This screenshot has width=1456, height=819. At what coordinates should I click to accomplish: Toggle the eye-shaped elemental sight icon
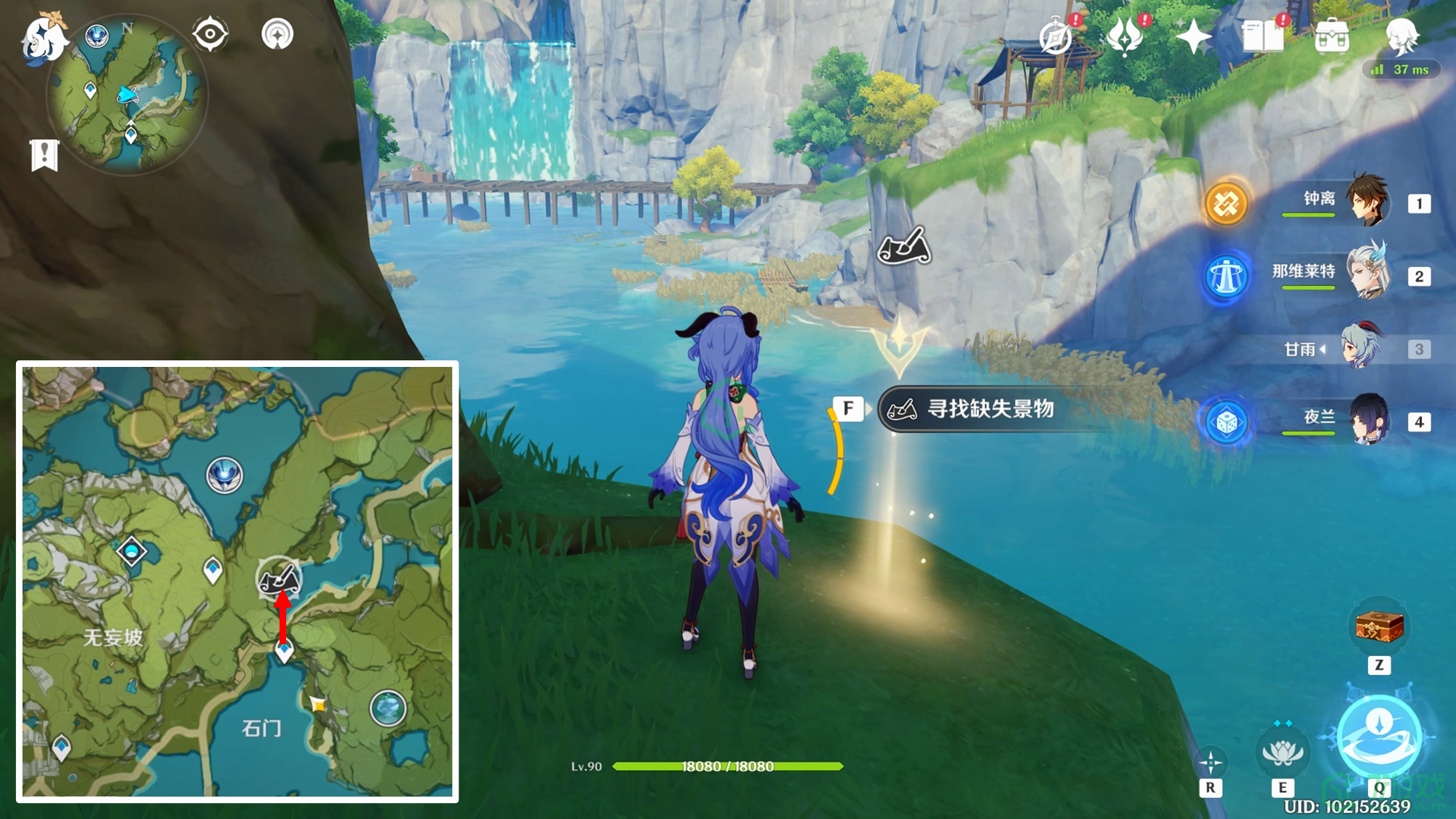click(x=210, y=34)
